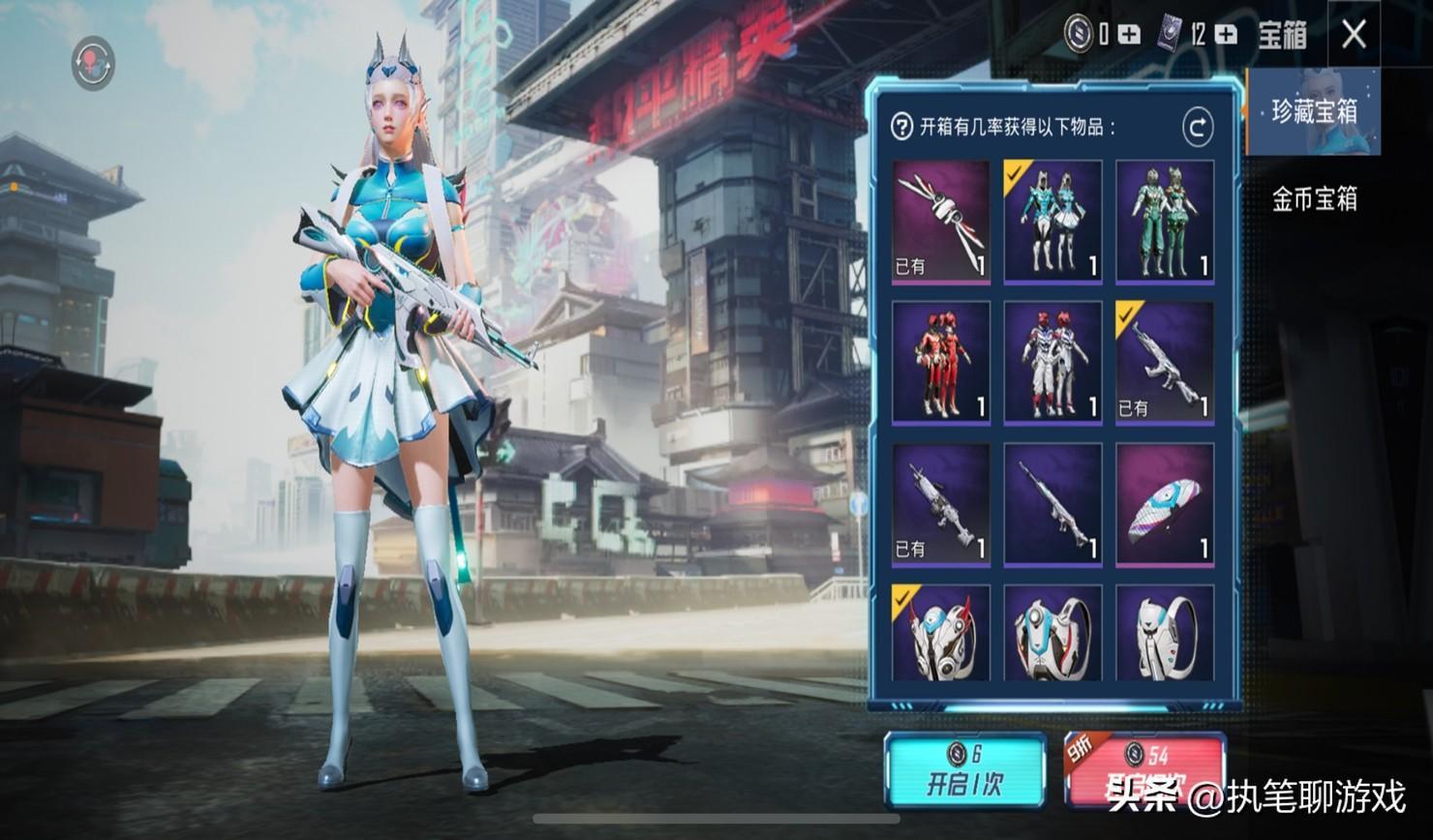
Task: Close the treasure box screen
Action: tap(1354, 35)
